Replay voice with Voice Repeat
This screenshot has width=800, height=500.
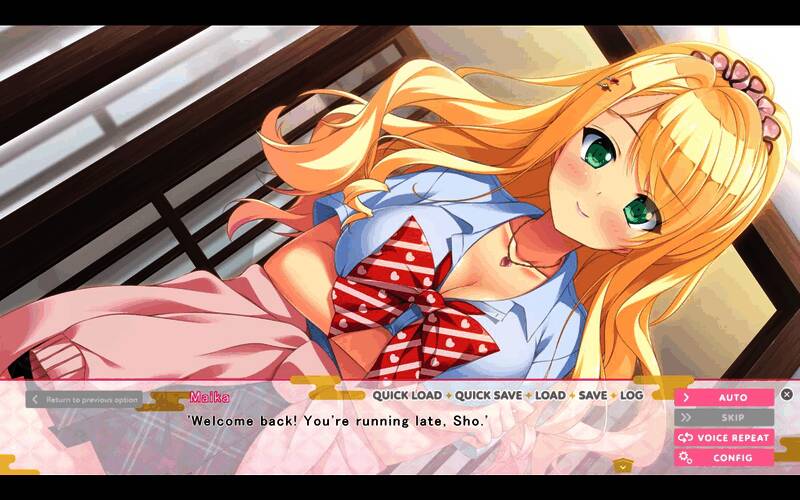click(x=724, y=437)
